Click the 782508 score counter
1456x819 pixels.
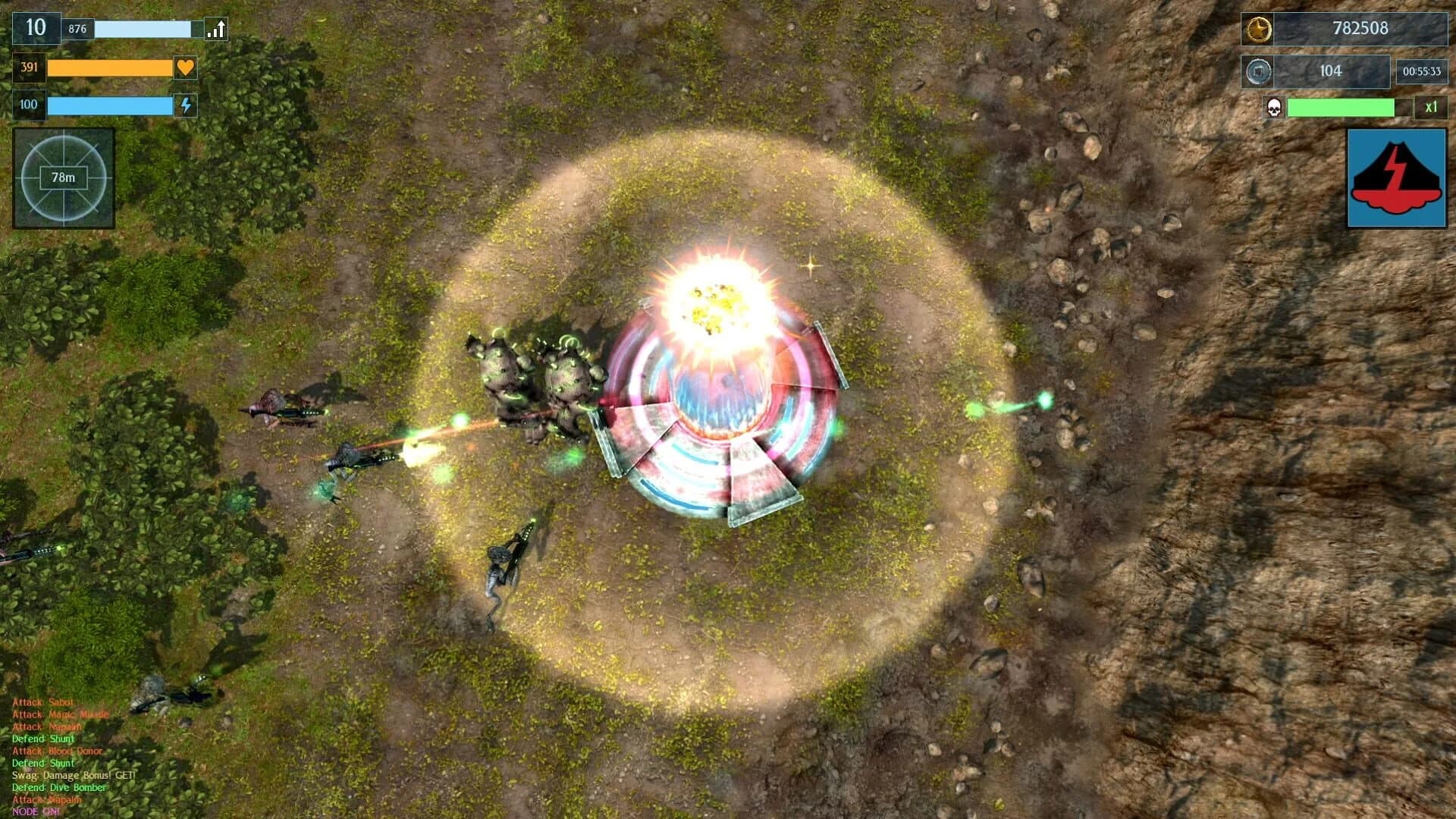coord(1361,29)
